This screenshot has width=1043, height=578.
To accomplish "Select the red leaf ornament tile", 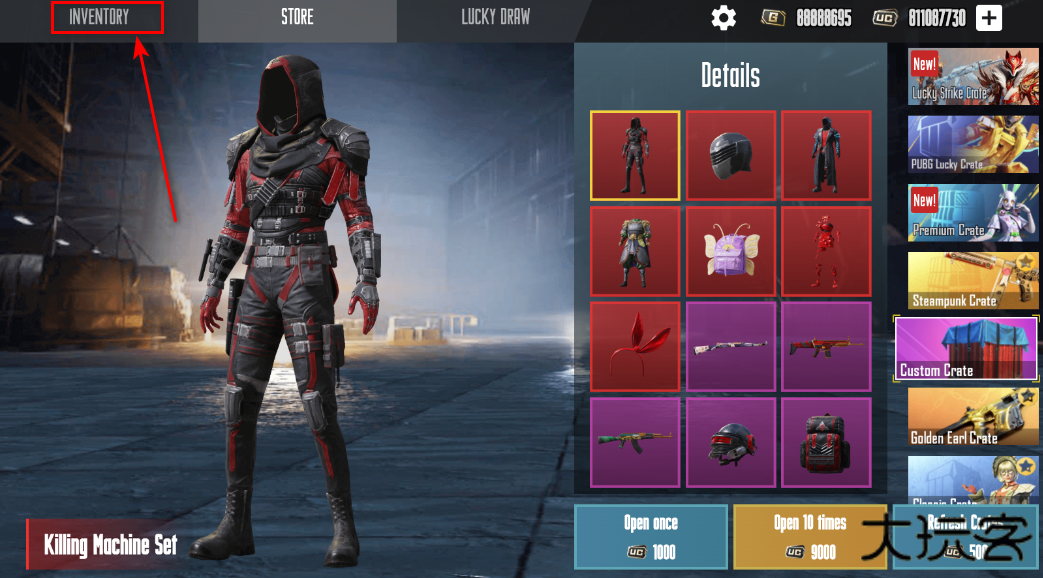I will pos(635,346).
